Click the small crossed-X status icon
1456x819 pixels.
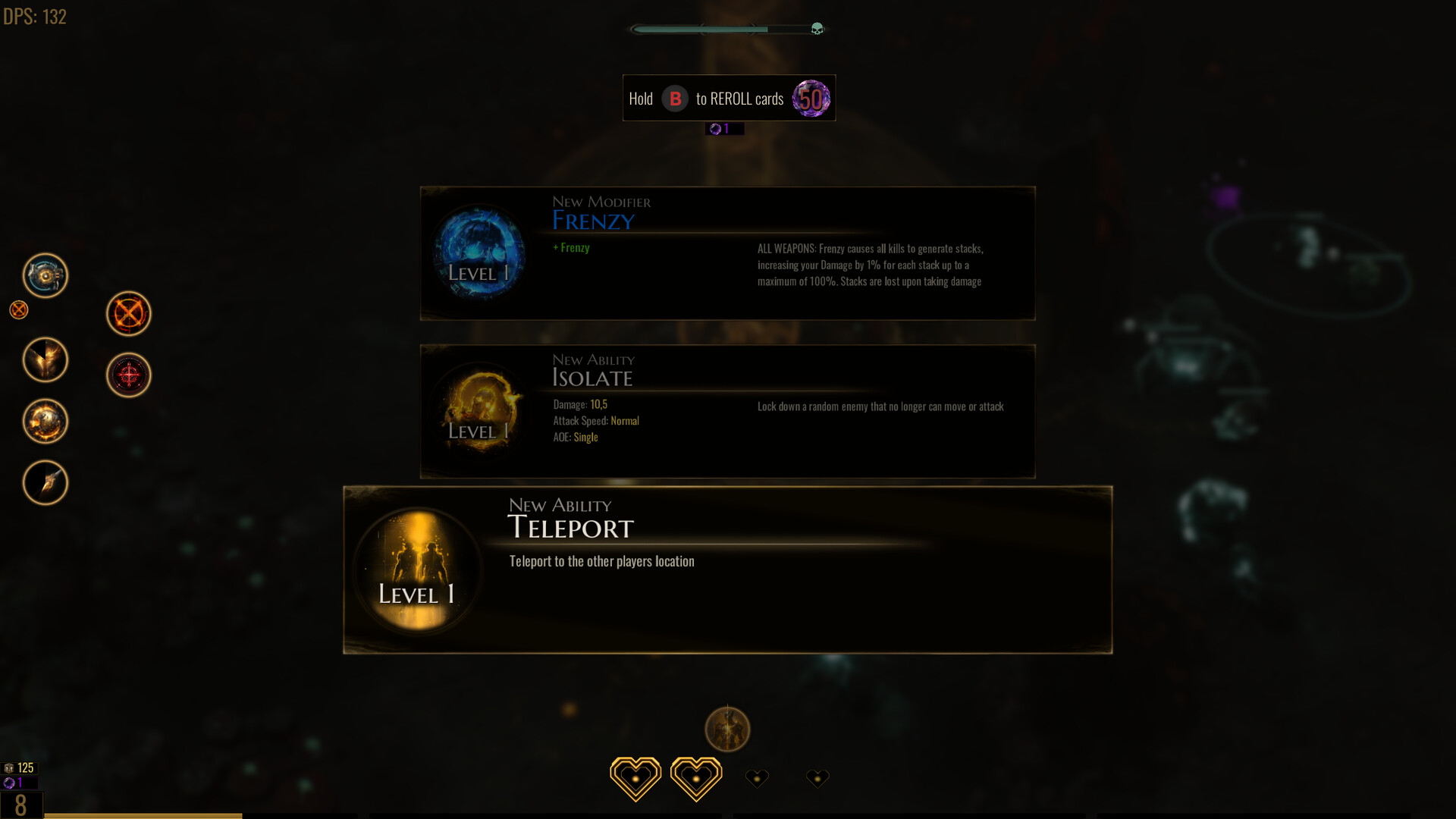tap(18, 309)
